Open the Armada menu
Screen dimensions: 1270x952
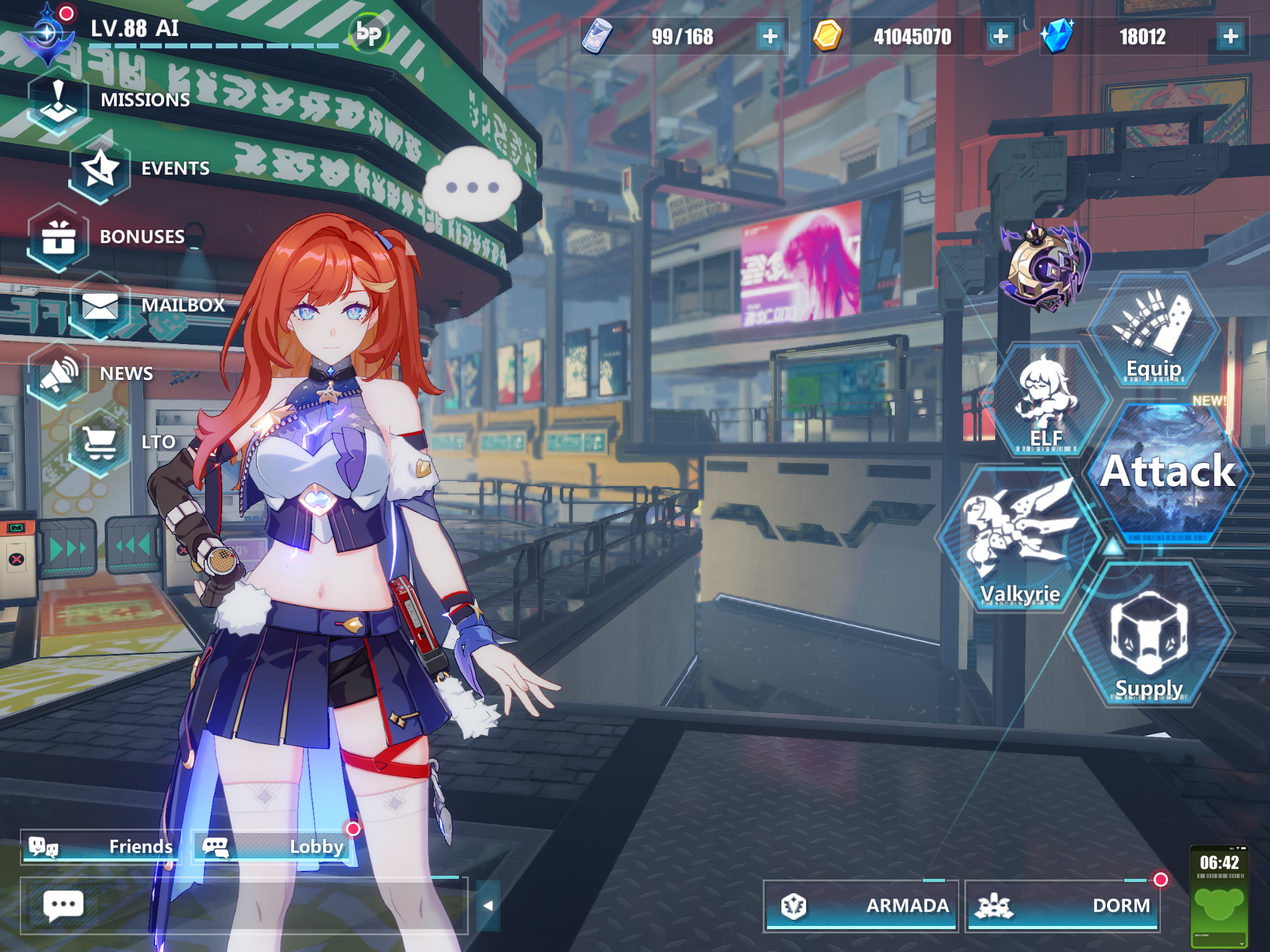coord(861,906)
